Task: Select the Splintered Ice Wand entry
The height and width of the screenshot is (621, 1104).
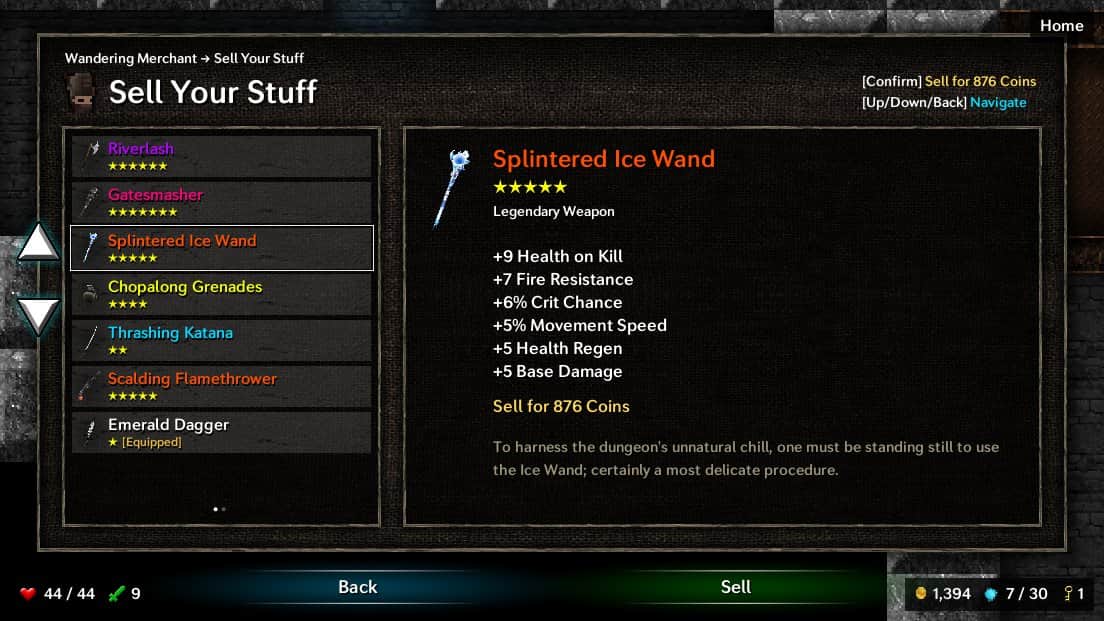Action: [x=221, y=249]
